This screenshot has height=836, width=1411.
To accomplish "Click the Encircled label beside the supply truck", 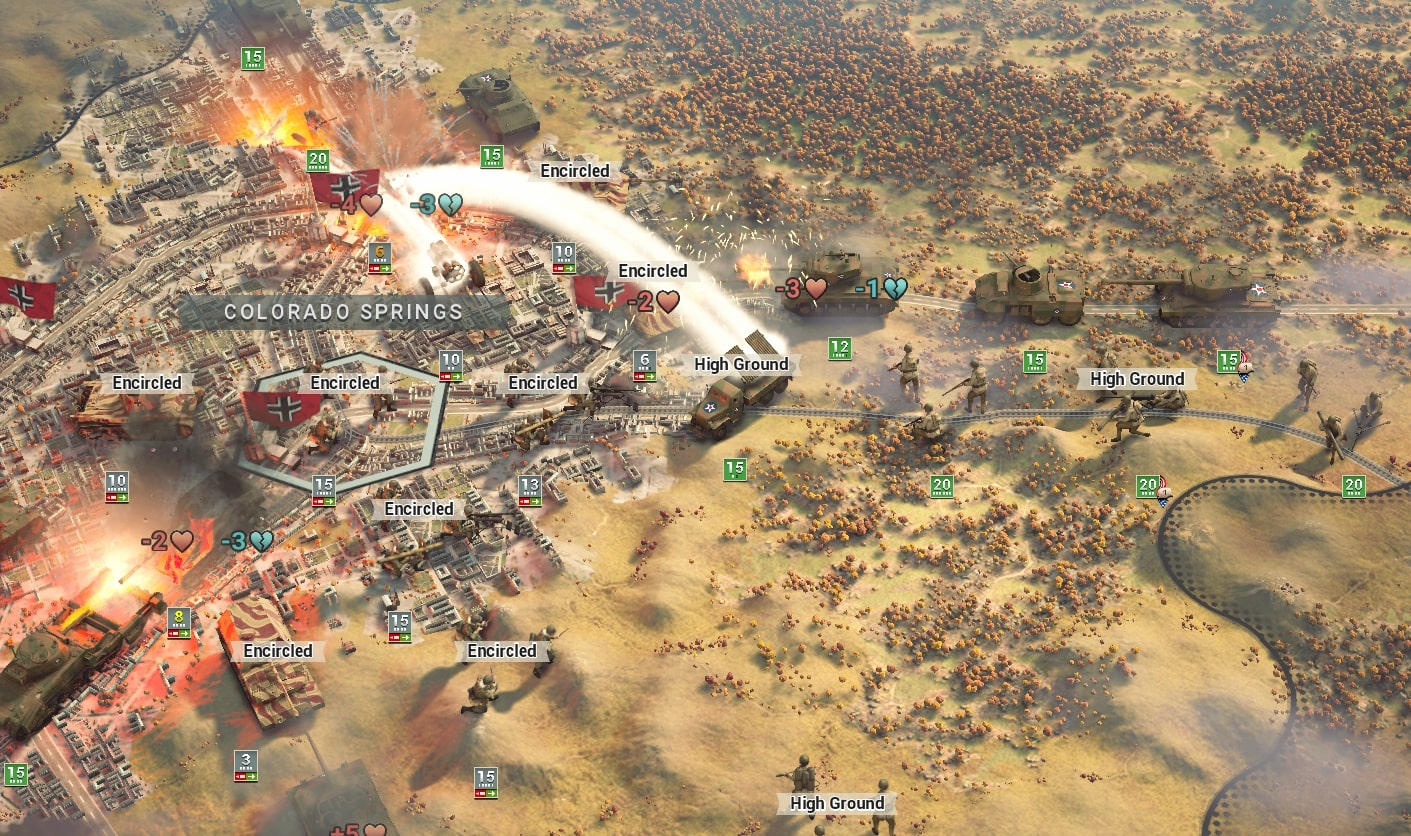I will [543, 382].
